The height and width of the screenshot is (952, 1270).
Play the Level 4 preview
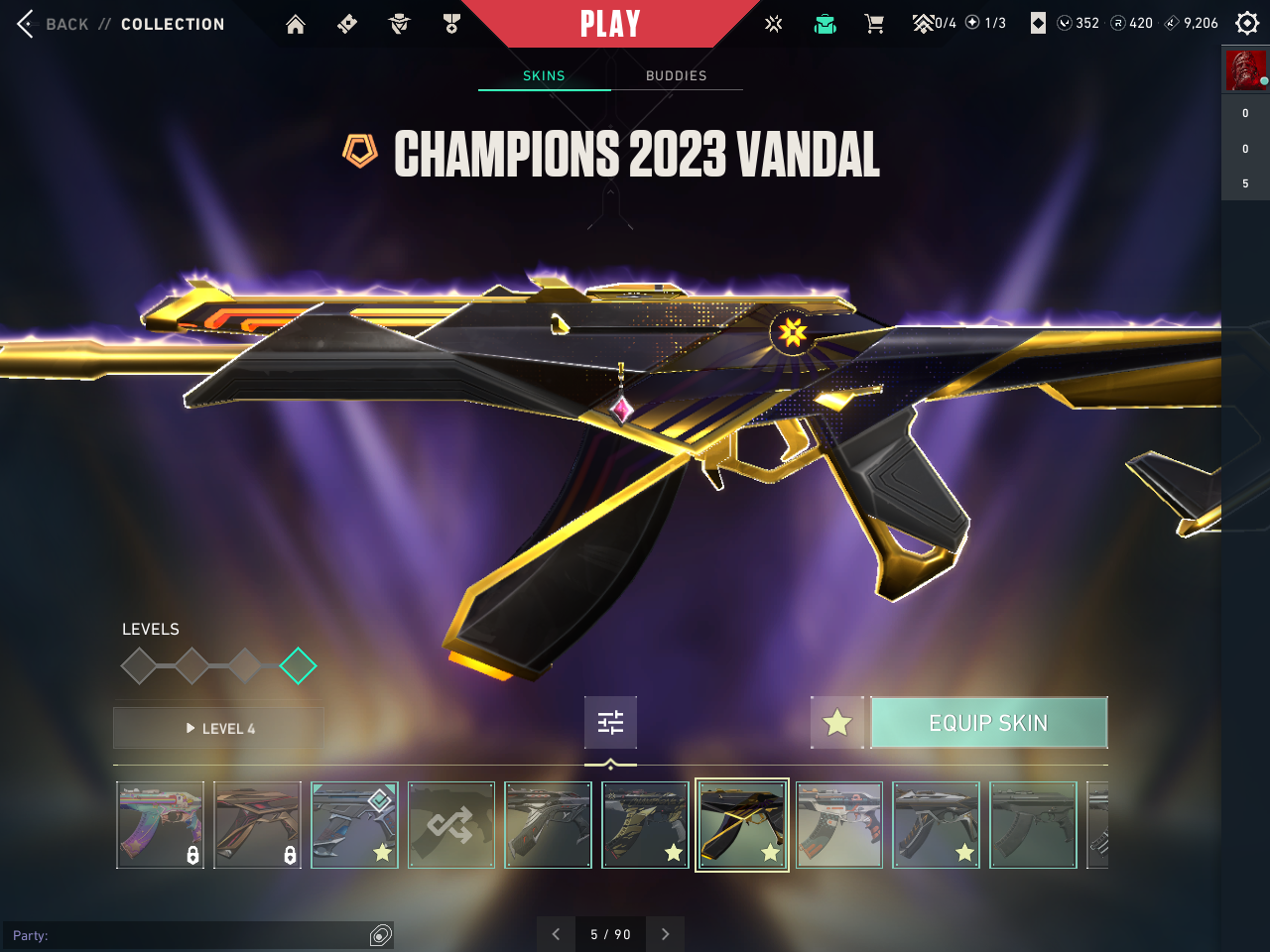coord(219,728)
